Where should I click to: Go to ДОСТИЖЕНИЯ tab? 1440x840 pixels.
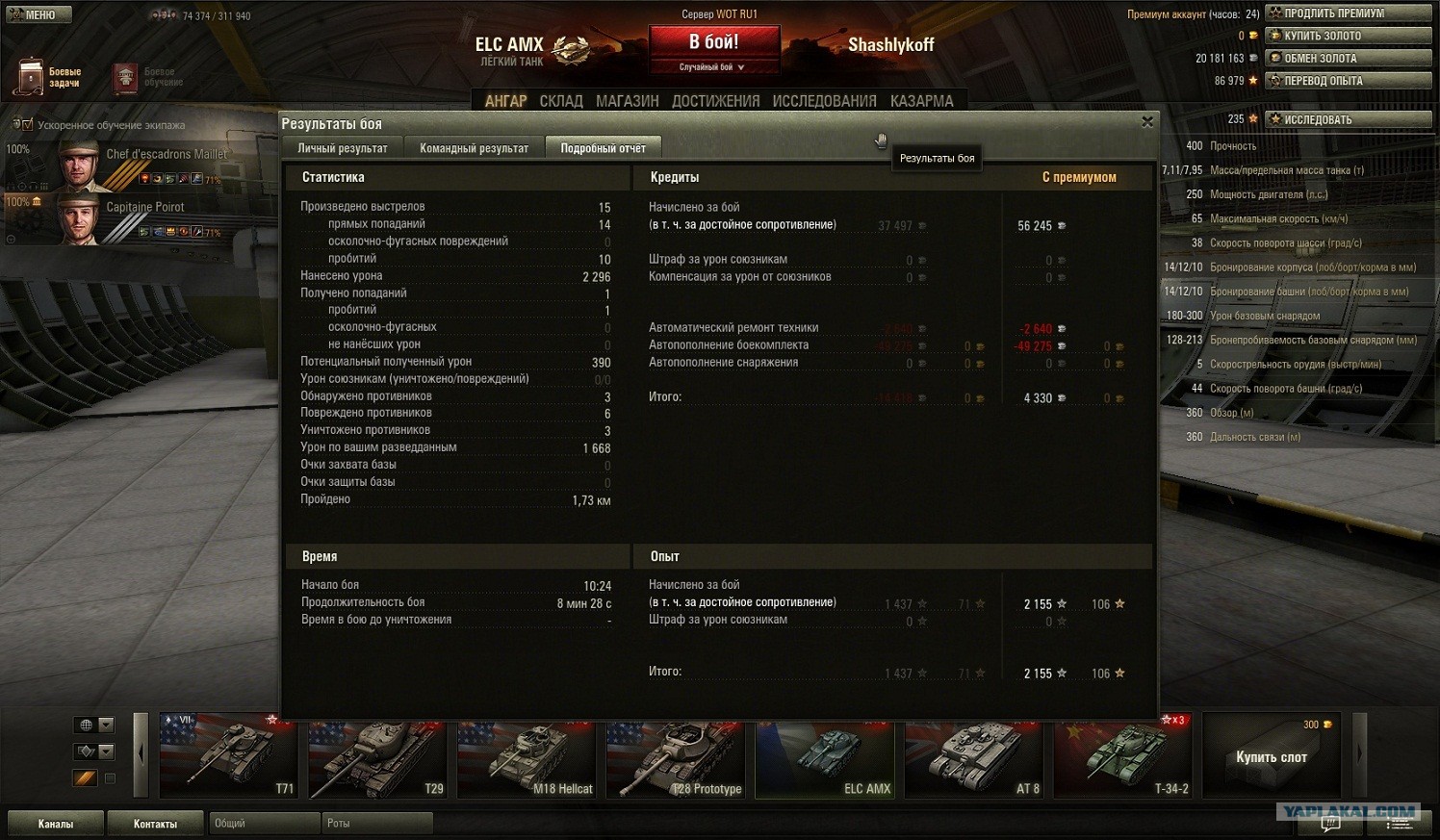pyautogui.click(x=715, y=101)
